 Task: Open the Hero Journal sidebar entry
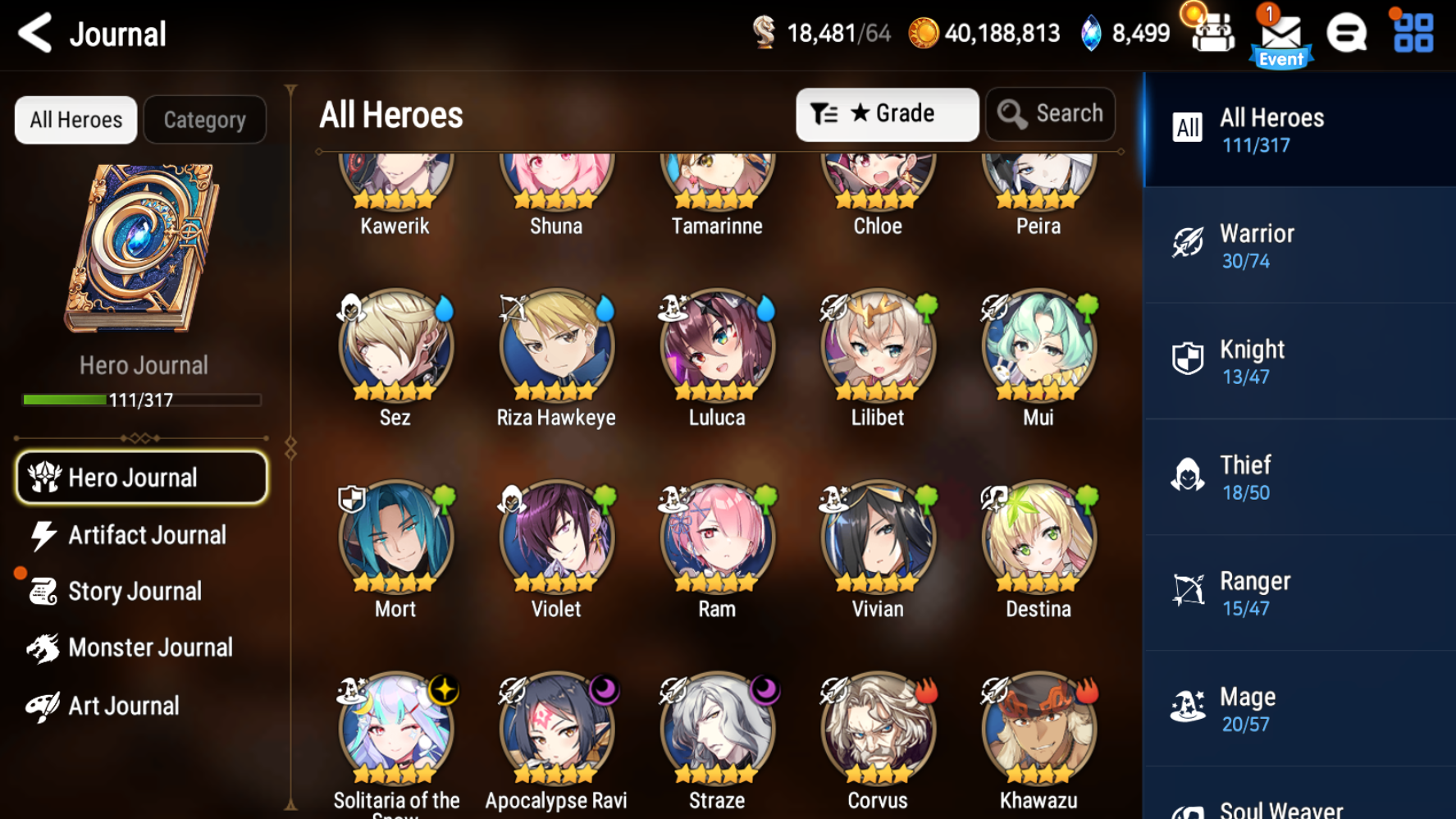(x=141, y=477)
